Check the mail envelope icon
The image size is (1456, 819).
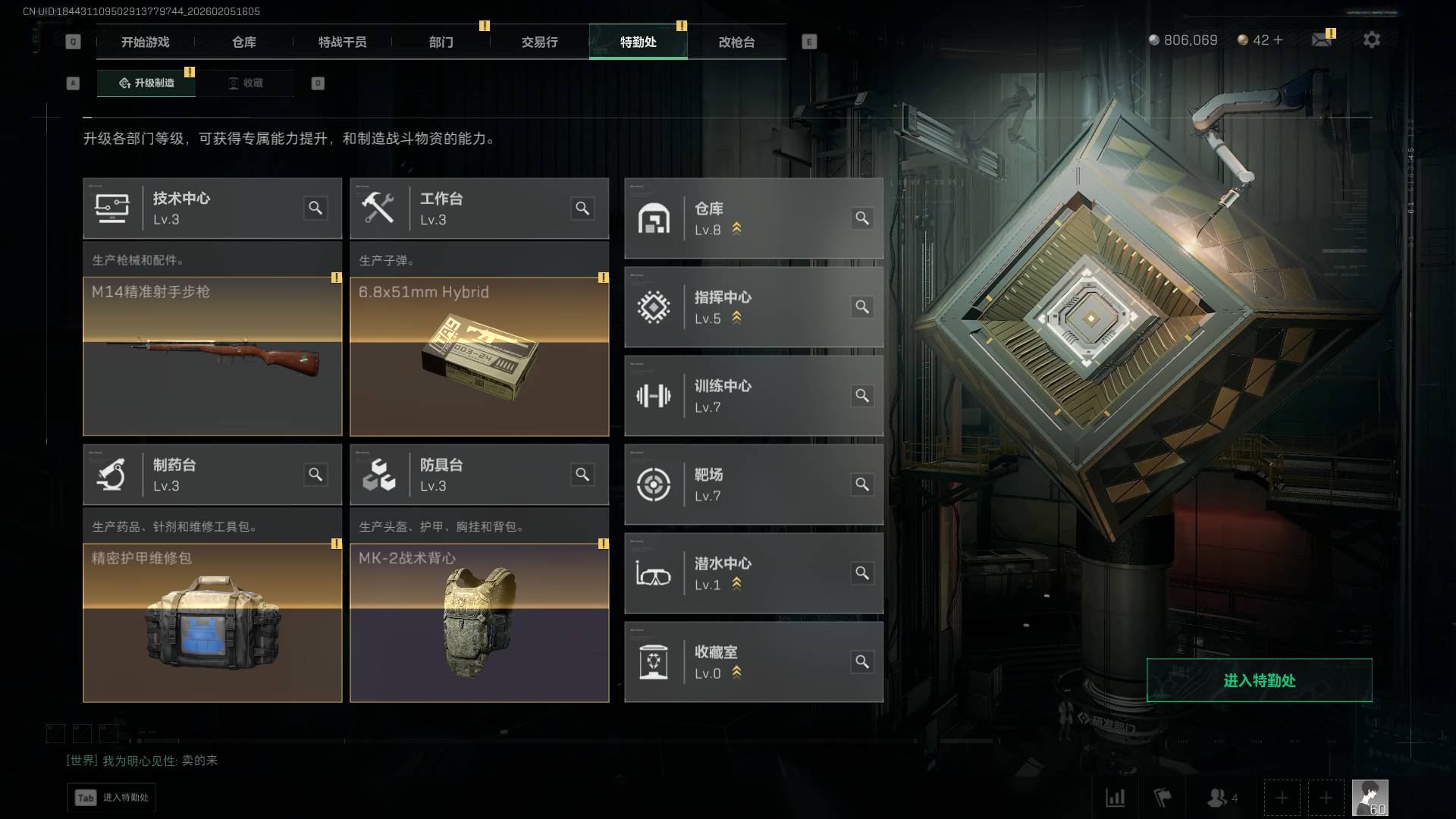1321,40
